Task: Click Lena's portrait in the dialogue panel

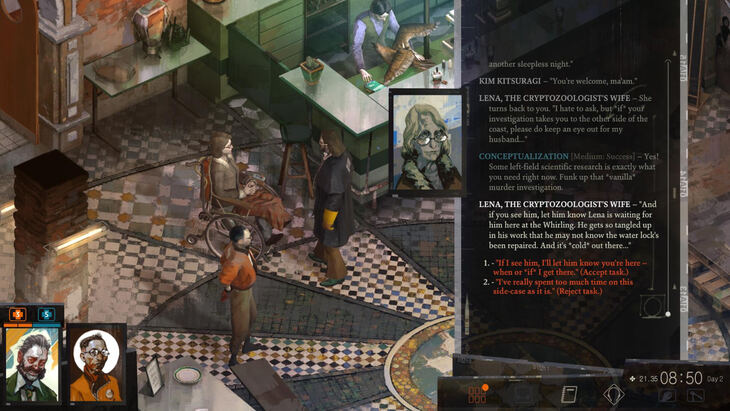Action: (426, 142)
